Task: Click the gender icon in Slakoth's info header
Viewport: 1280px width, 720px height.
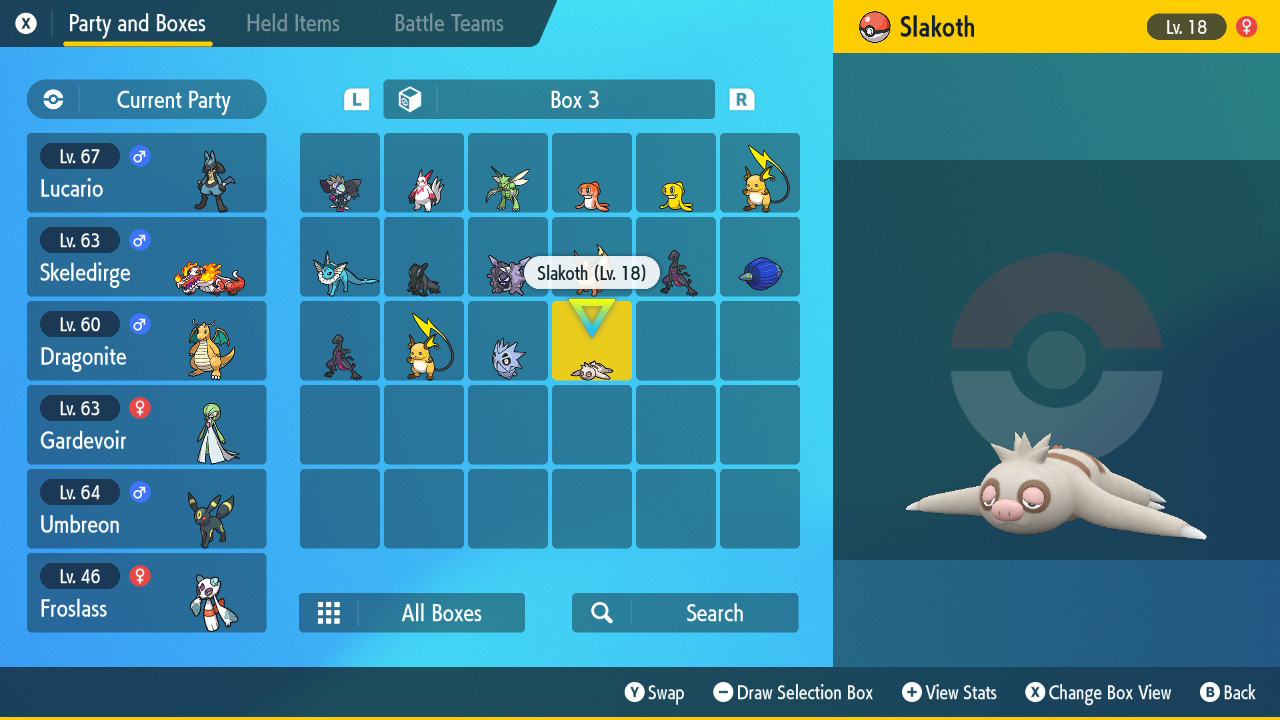Action: [1245, 27]
